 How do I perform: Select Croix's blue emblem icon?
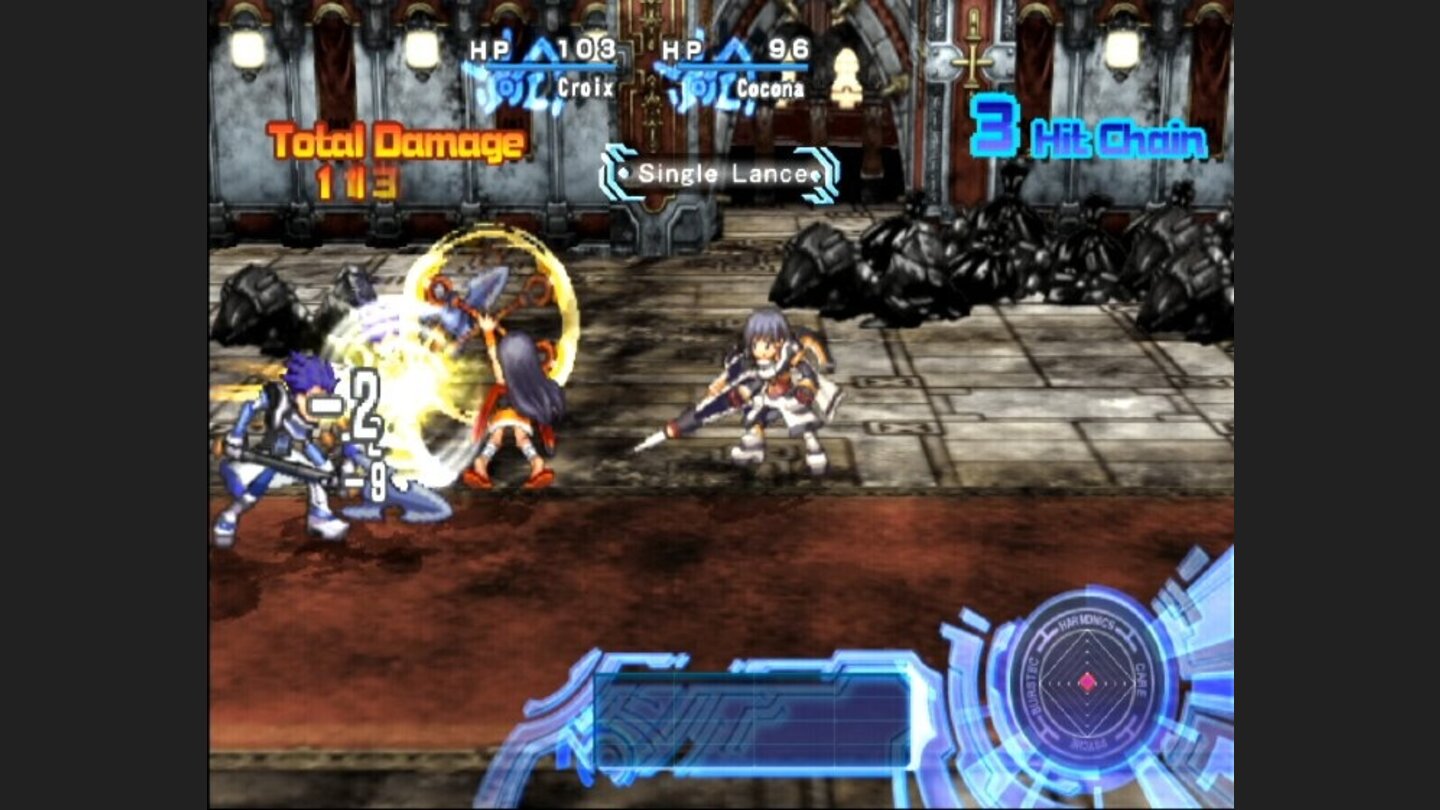point(504,86)
